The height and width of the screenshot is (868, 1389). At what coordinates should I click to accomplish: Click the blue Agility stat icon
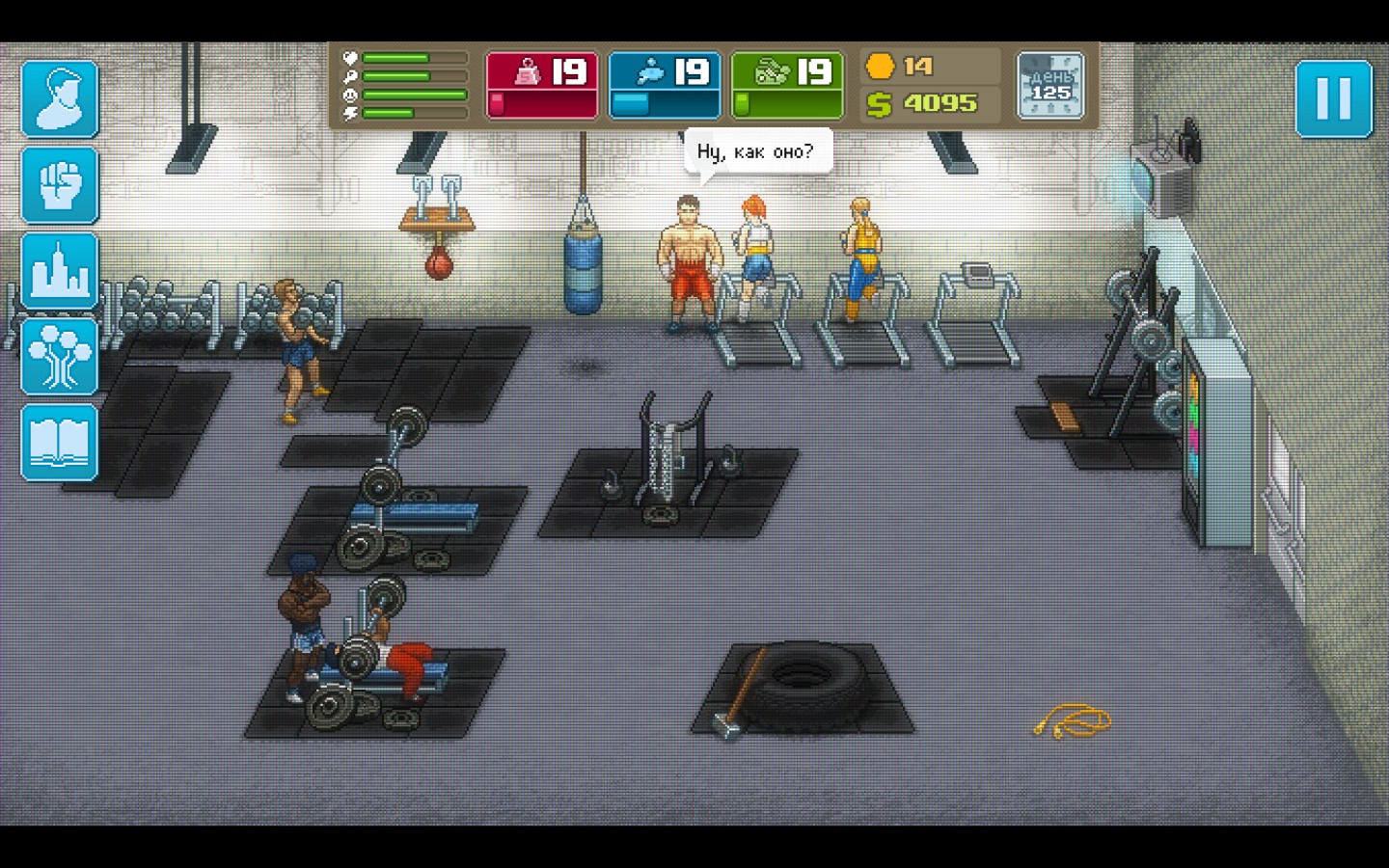point(652,71)
